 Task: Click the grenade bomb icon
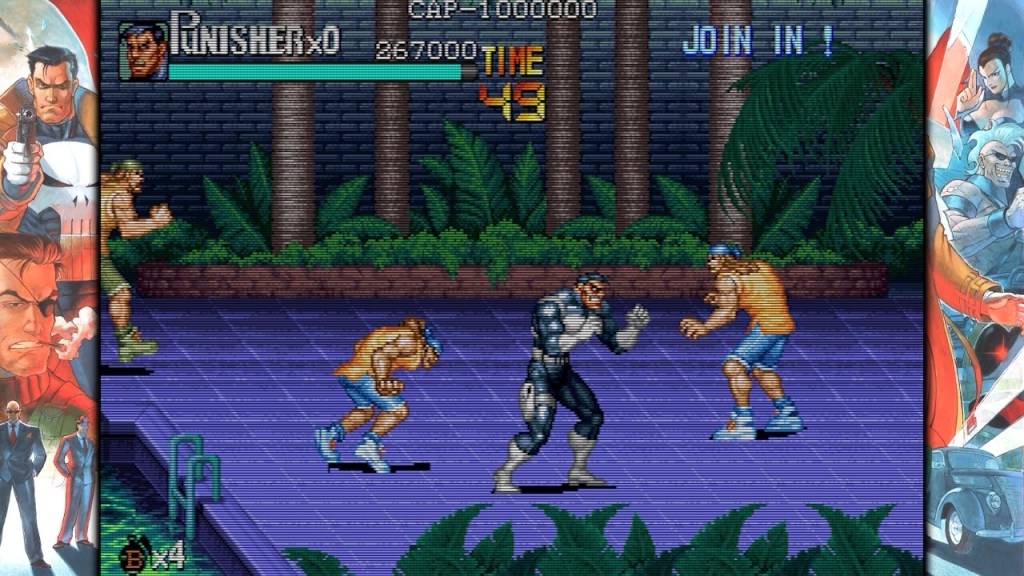tap(133, 555)
